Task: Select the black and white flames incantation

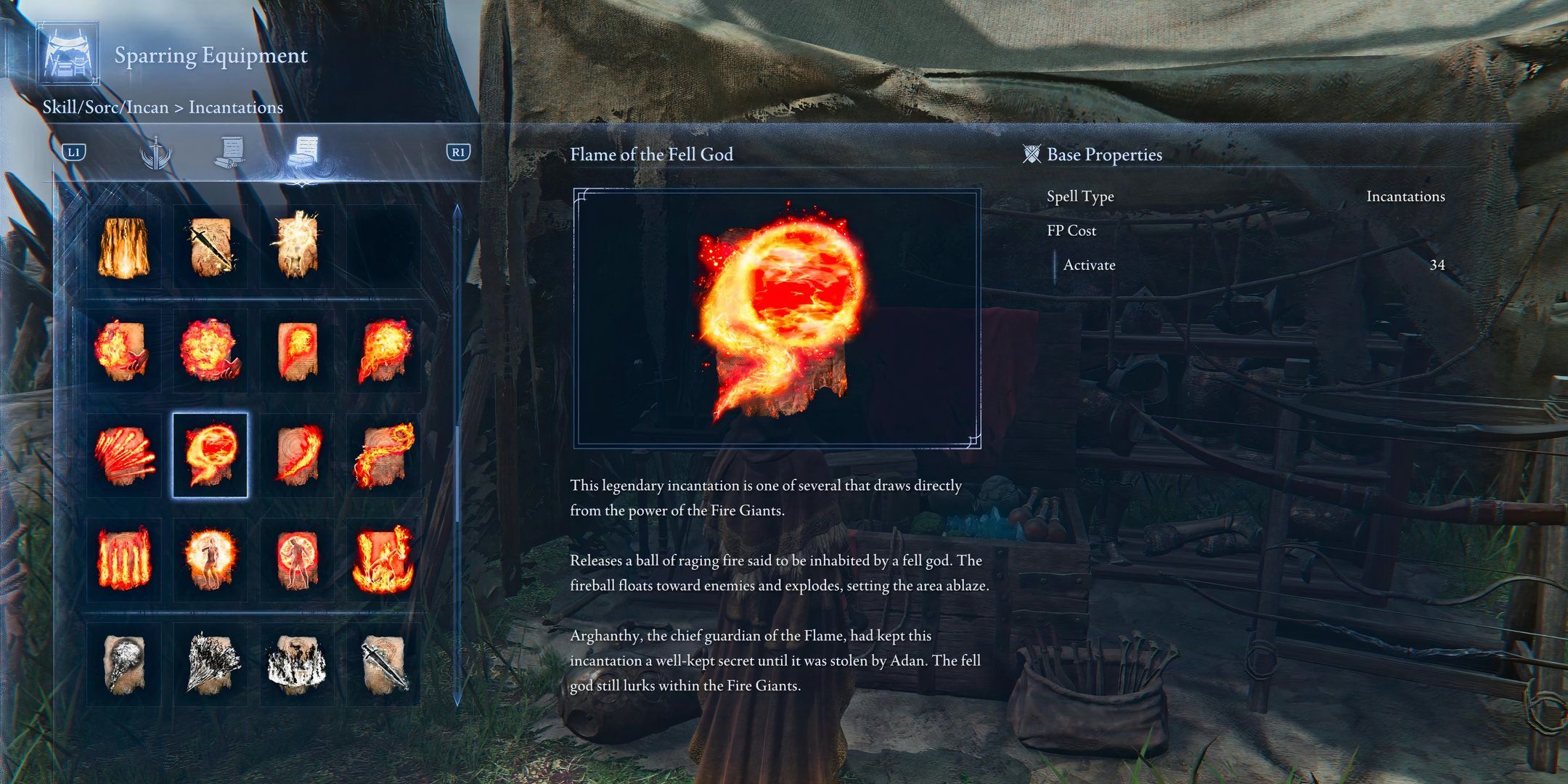Action: coord(296,663)
